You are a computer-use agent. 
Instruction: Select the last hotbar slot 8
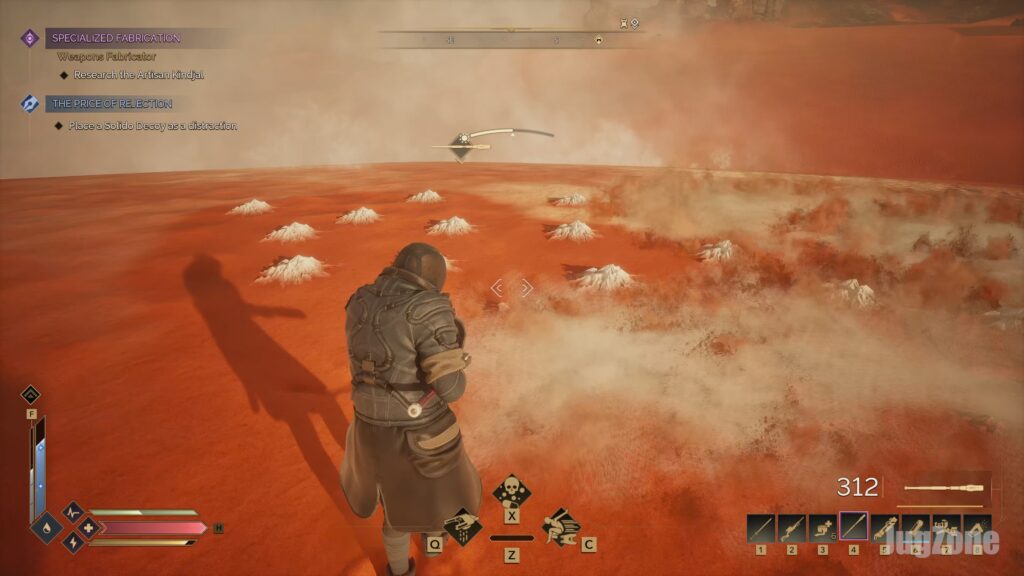coord(976,527)
